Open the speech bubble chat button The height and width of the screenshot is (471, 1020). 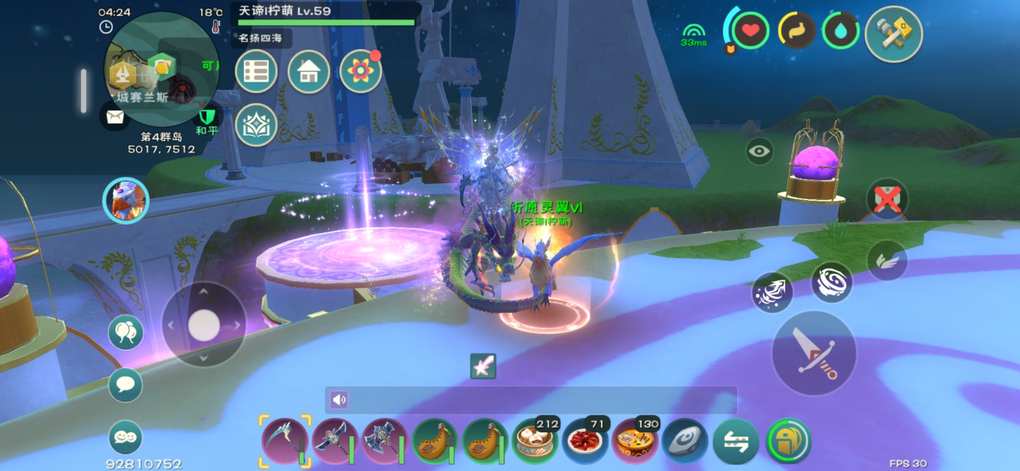[x=126, y=384]
